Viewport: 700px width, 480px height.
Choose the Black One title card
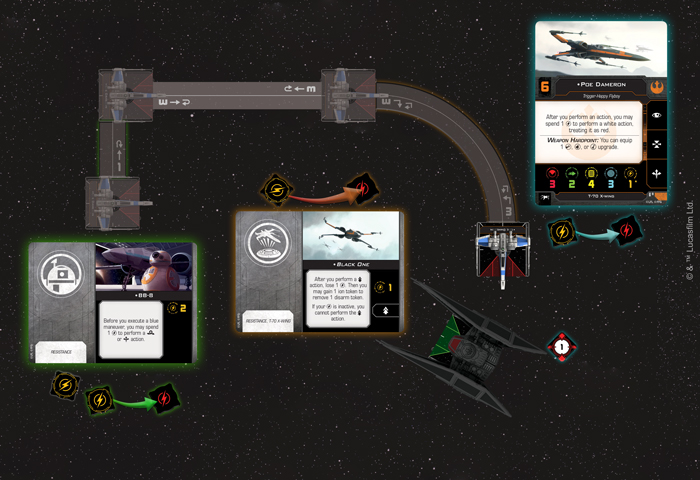(x=320, y=271)
